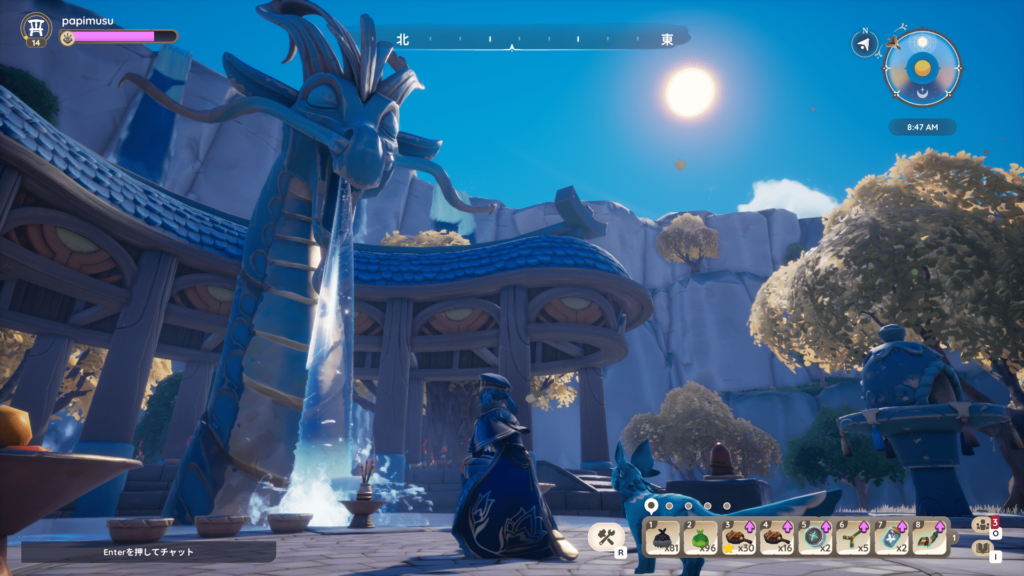Select the round teal compass item in slot 5

815,537
